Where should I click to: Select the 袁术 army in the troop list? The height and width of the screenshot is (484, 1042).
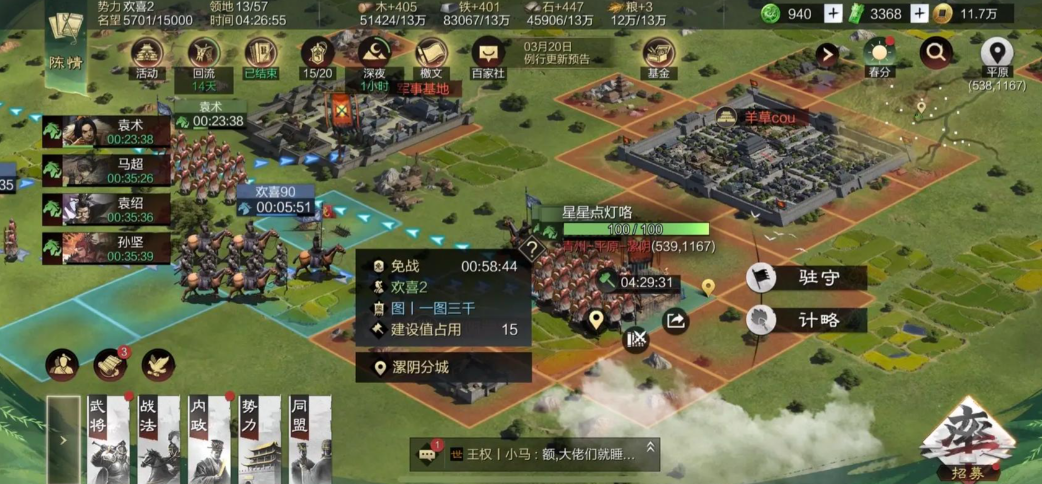coord(106,132)
